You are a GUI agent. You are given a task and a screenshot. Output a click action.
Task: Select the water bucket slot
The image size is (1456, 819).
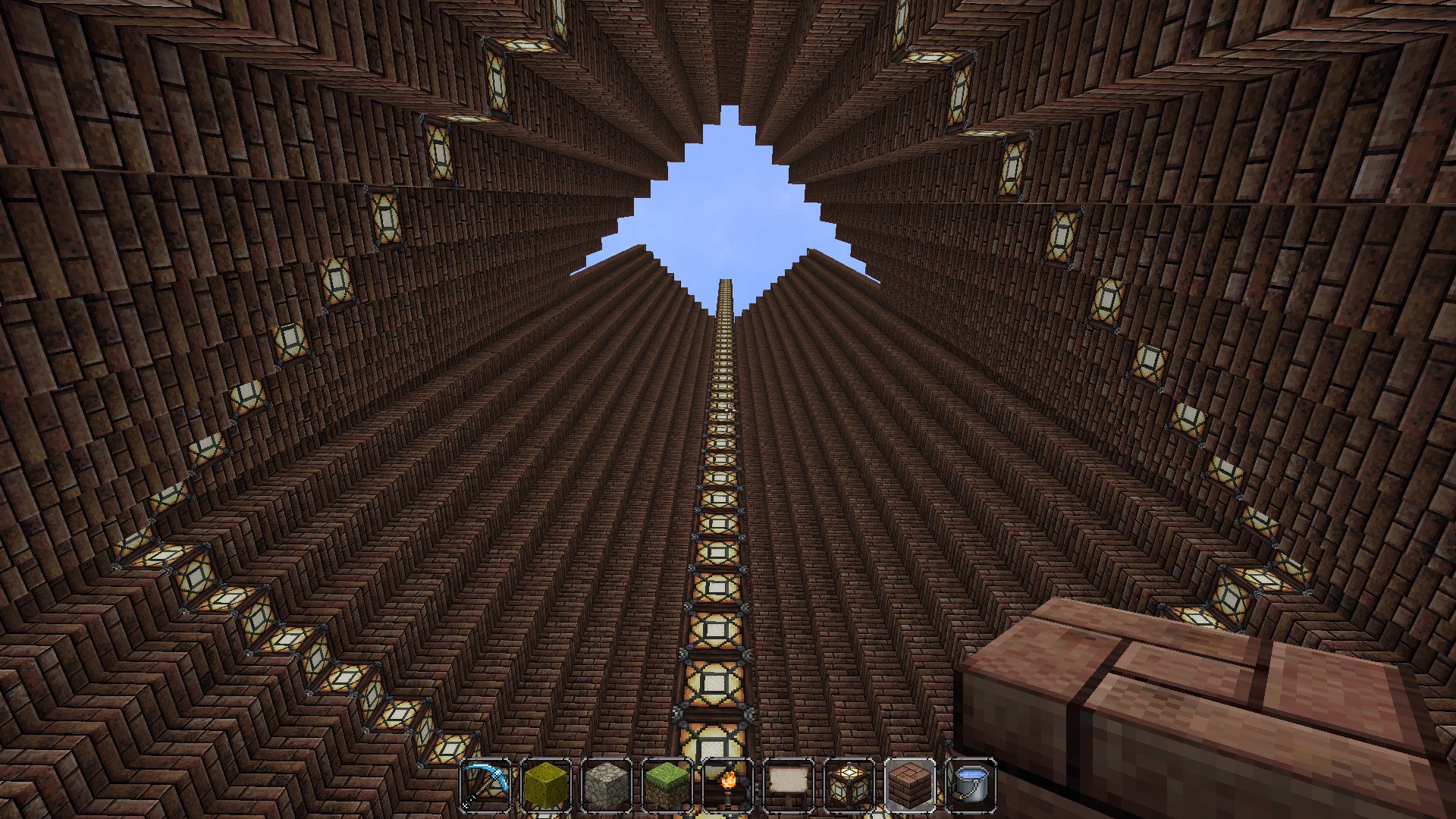971,784
